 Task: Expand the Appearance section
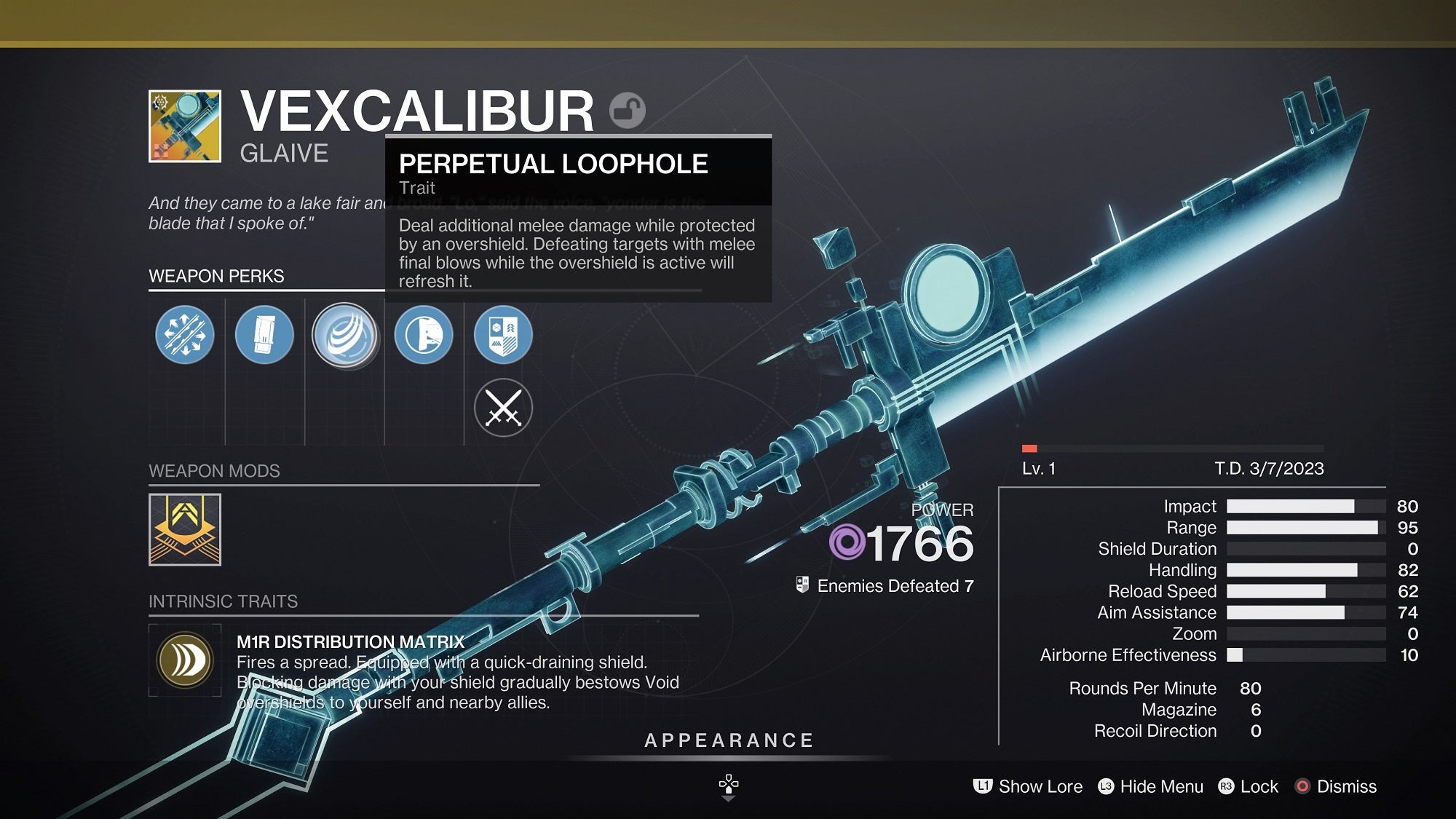click(x=728, y=741)
